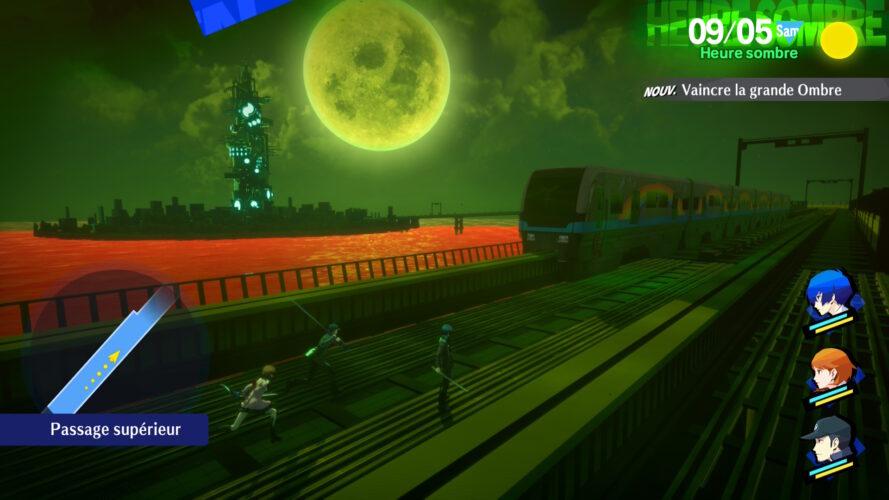
Task: Select the orange-haired party member portrait
Action: pos(830,373)
